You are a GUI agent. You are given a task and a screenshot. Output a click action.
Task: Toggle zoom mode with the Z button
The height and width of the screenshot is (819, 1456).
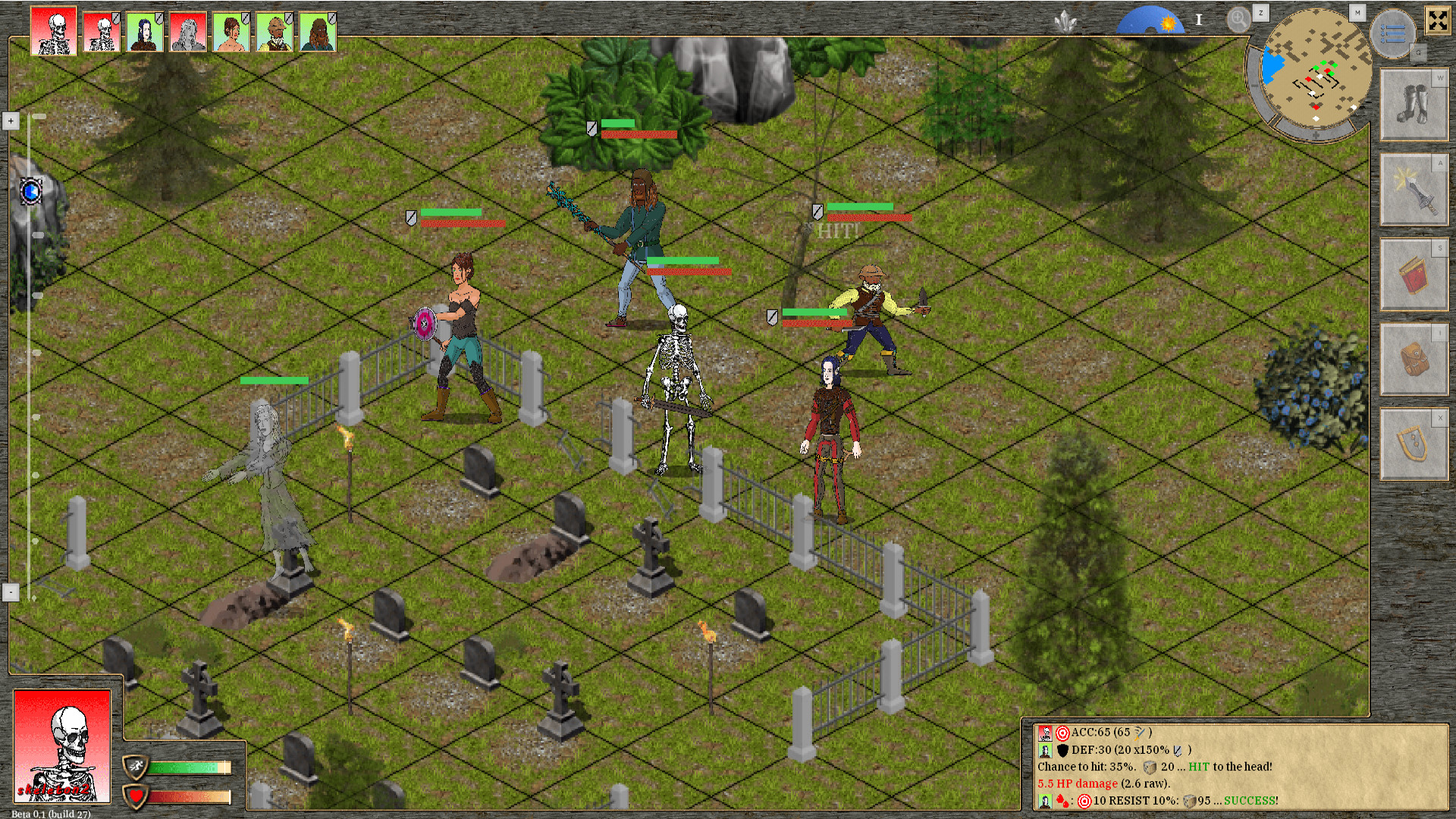point(1261,14)
